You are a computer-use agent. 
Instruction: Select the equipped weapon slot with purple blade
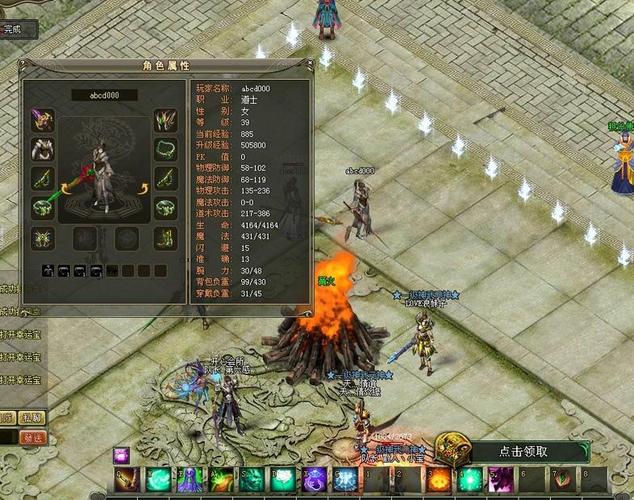click(43, 121)
